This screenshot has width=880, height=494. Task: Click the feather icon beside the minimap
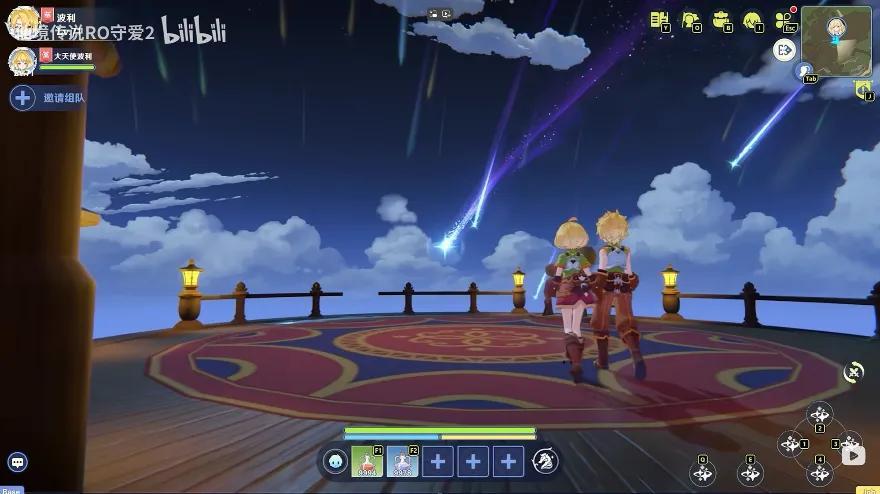[x=806, y=71]
